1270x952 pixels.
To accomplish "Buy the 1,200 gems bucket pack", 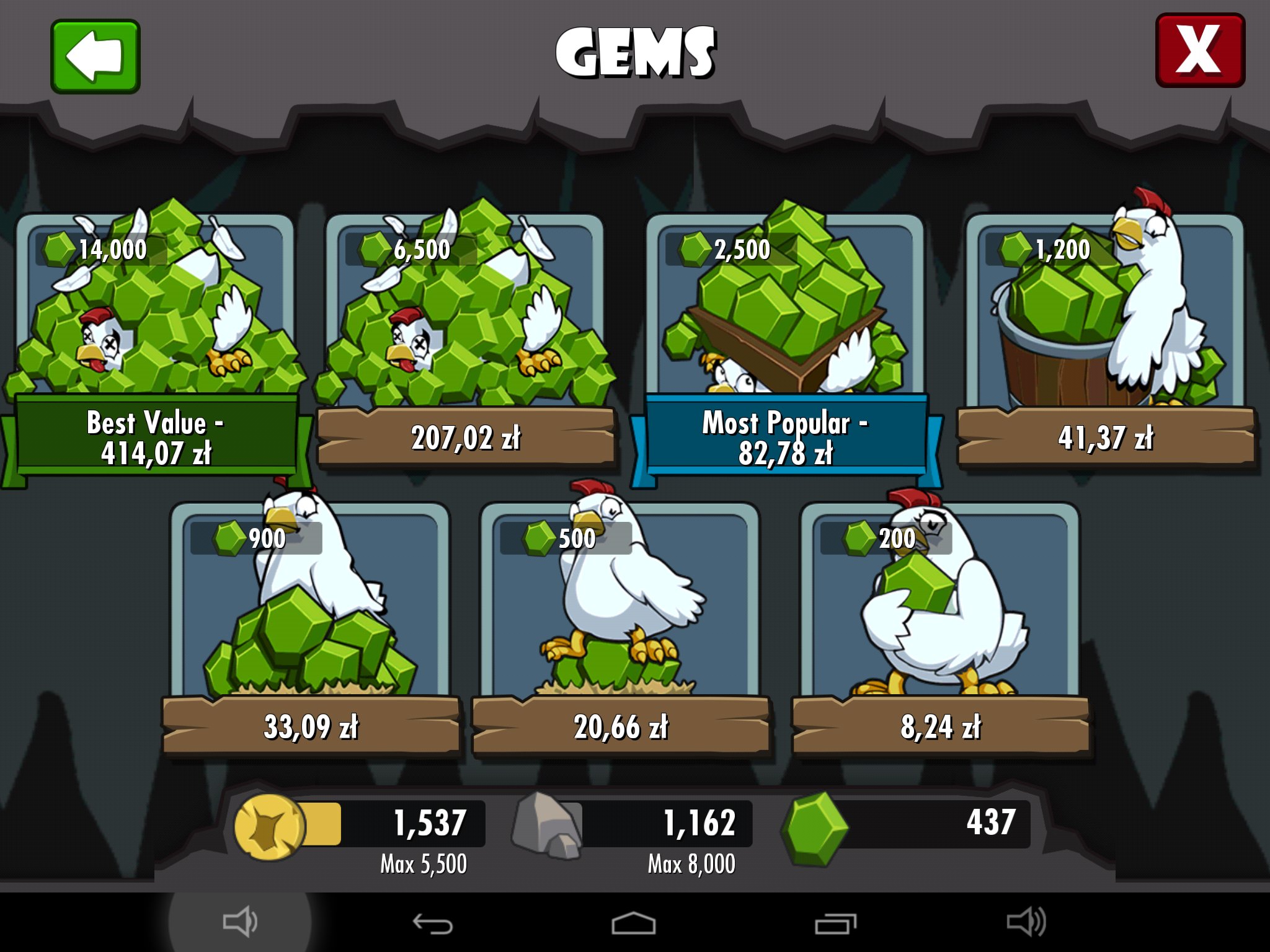I will [x=1105, y=341].
